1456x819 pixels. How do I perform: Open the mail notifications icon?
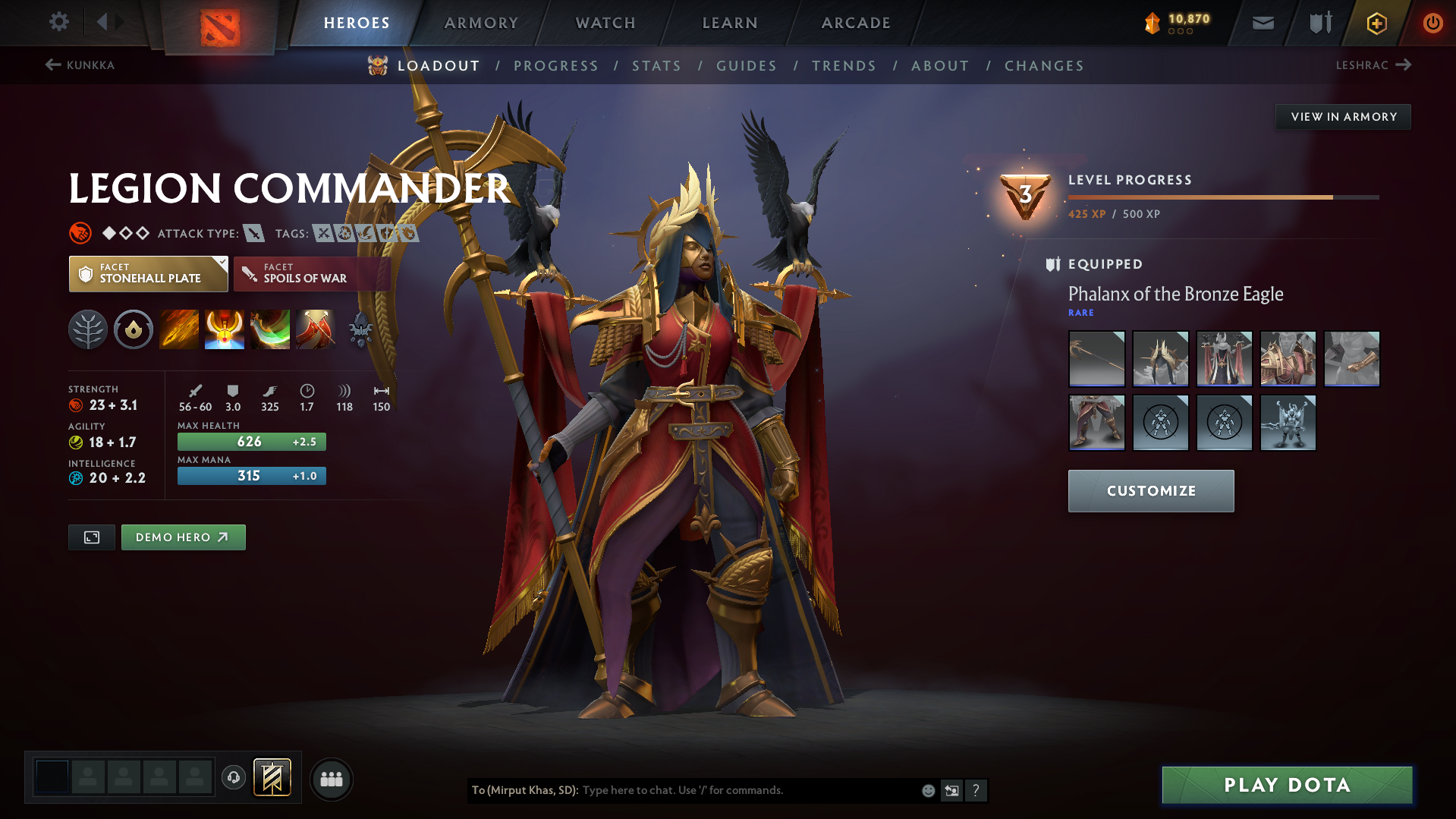[x=1262, y=23]
